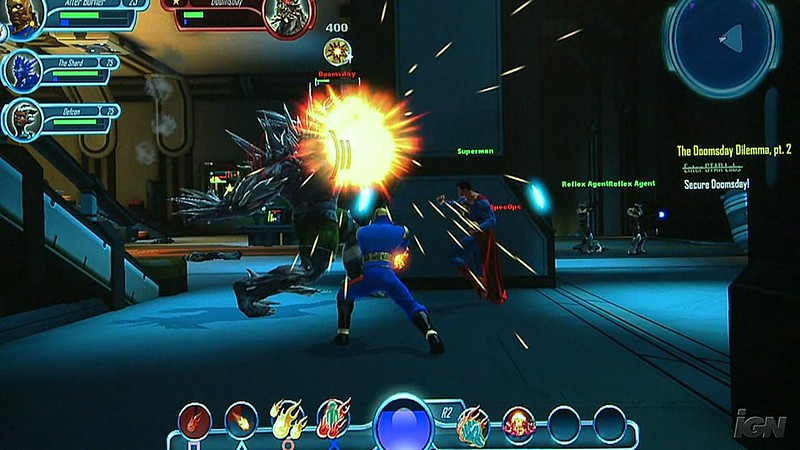Select party member Defcon

point(22,118)
